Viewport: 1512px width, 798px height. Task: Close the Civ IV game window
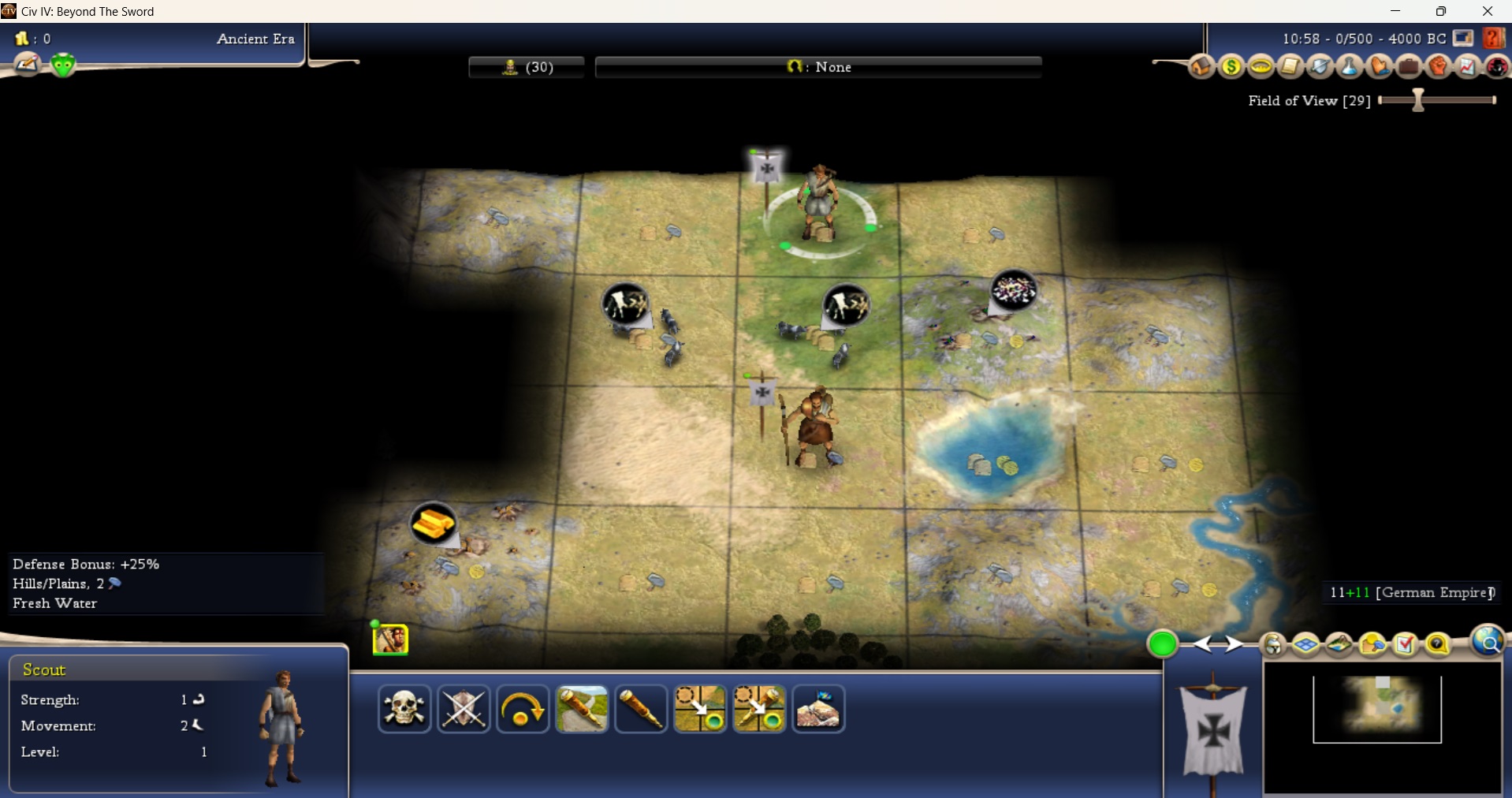tap(1488, 11)
